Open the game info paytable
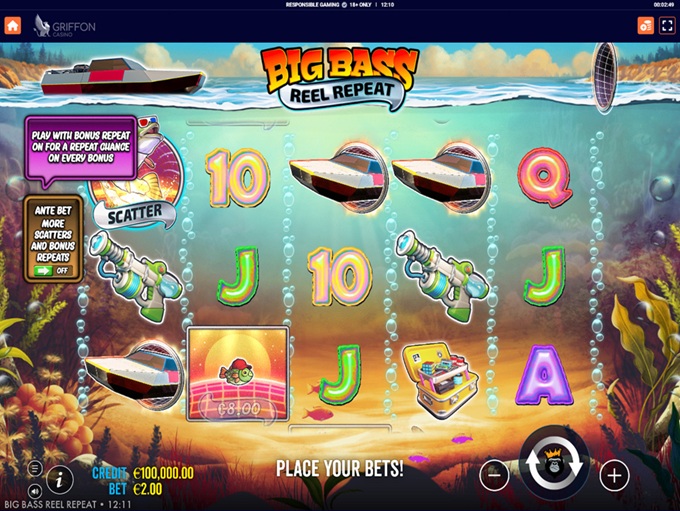Image resolution: width=680 pixels, height=511 pixels. tap(59, 479)
